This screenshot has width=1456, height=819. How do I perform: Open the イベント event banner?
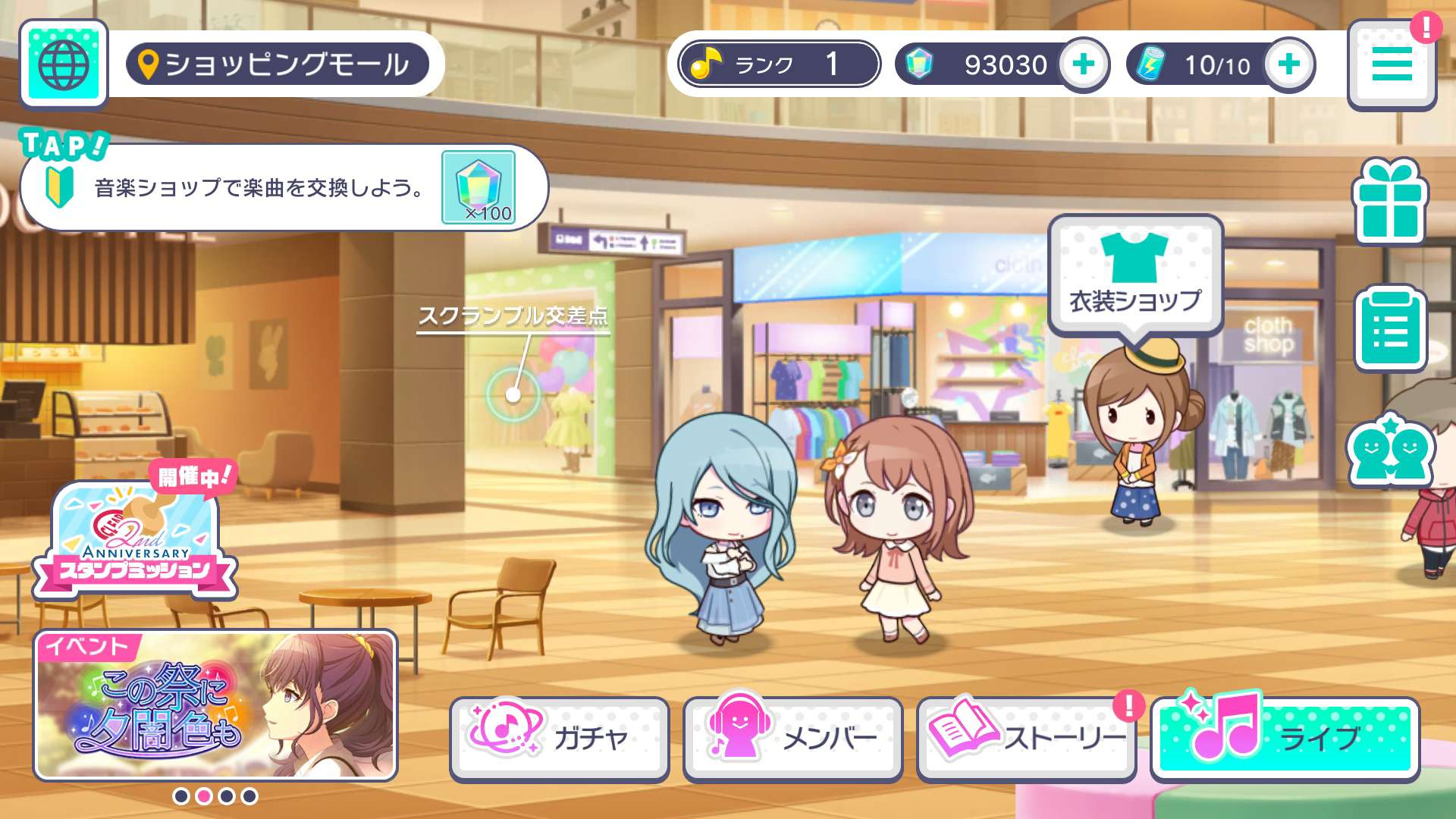(215, 705)
